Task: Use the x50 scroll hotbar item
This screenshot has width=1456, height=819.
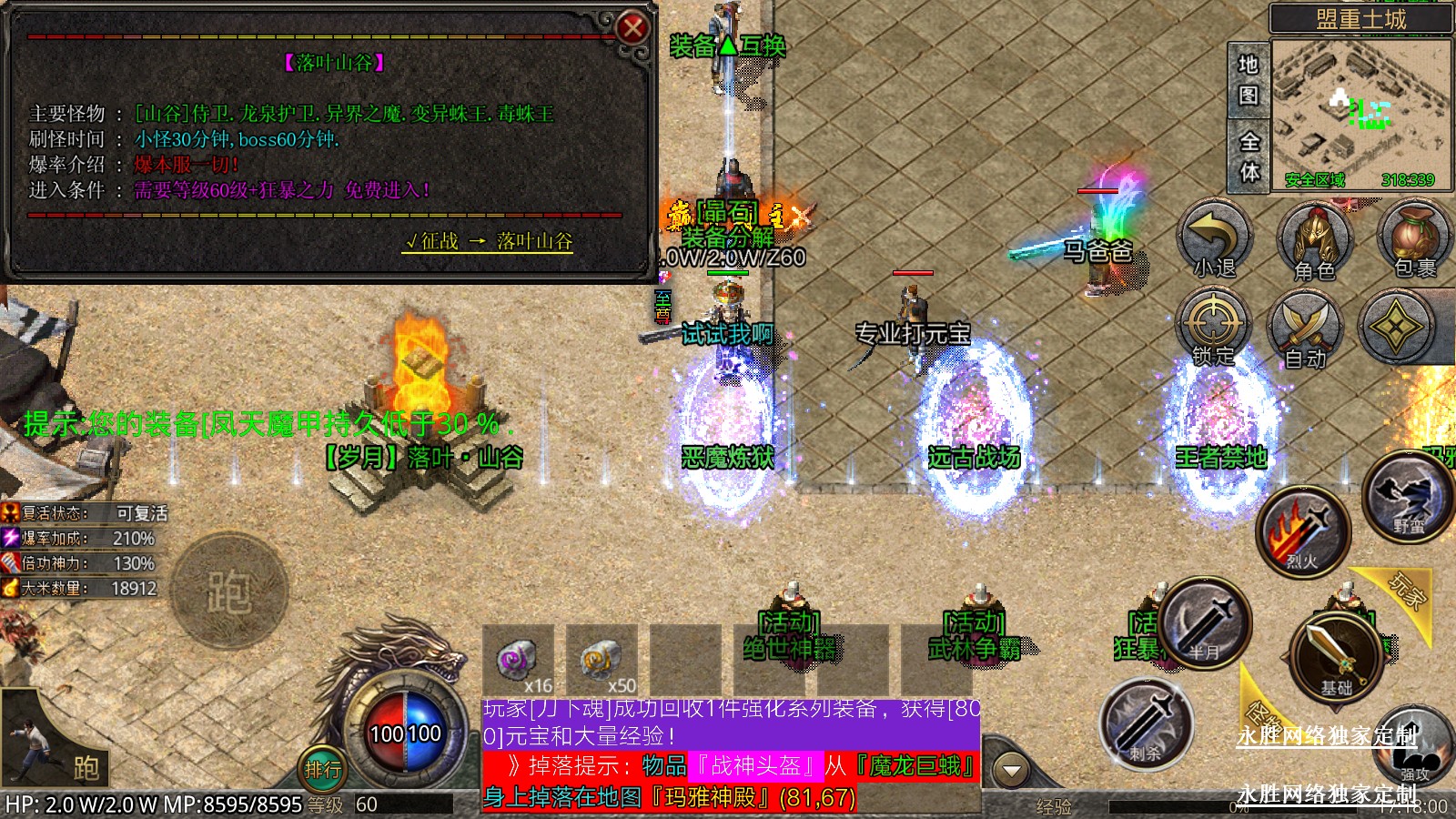Action: [x=602, y=660]
